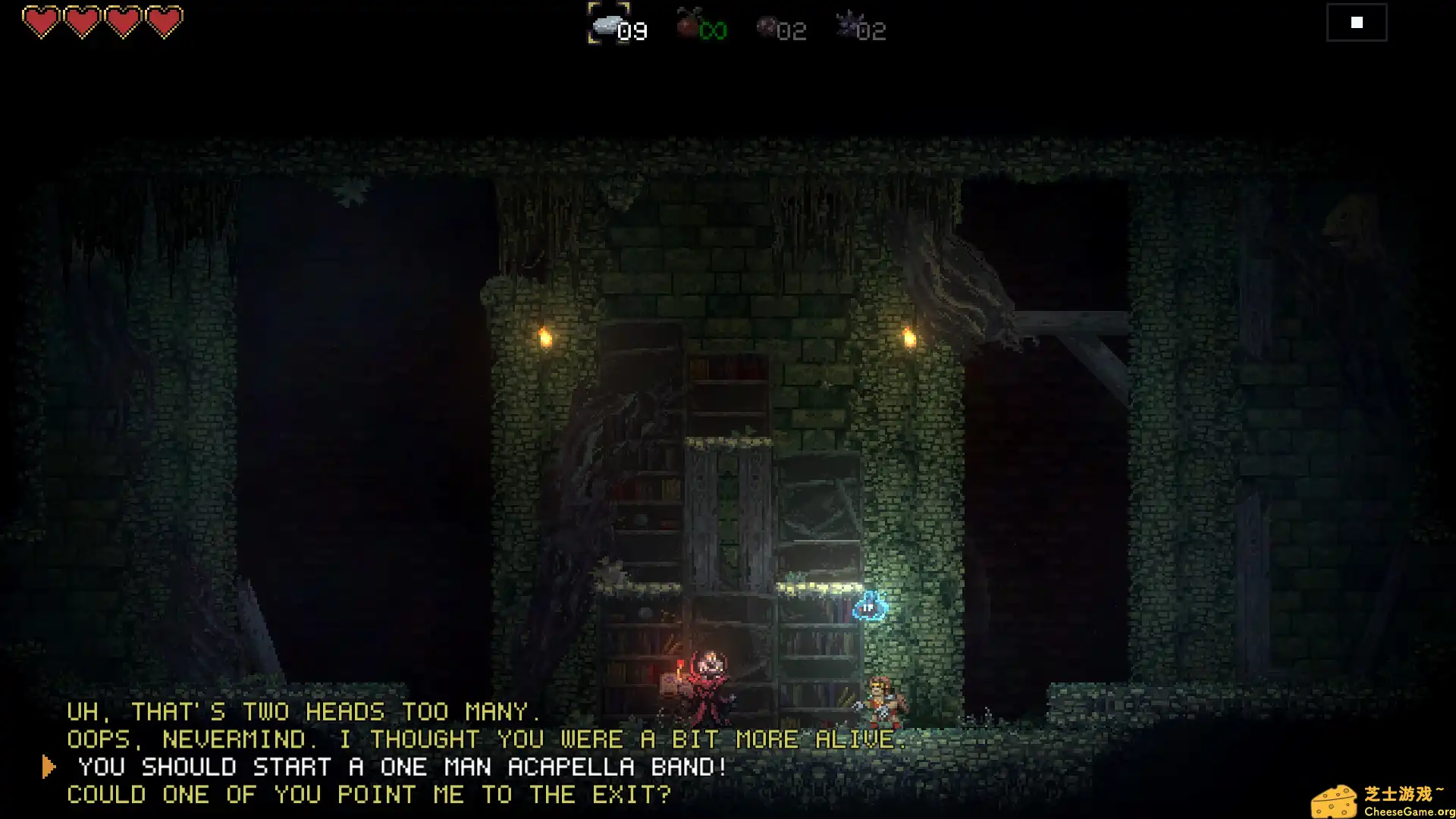Select the bomb item icon
Image resolution: width=1456 pixels, height=819 pixels.
[768, 27]
